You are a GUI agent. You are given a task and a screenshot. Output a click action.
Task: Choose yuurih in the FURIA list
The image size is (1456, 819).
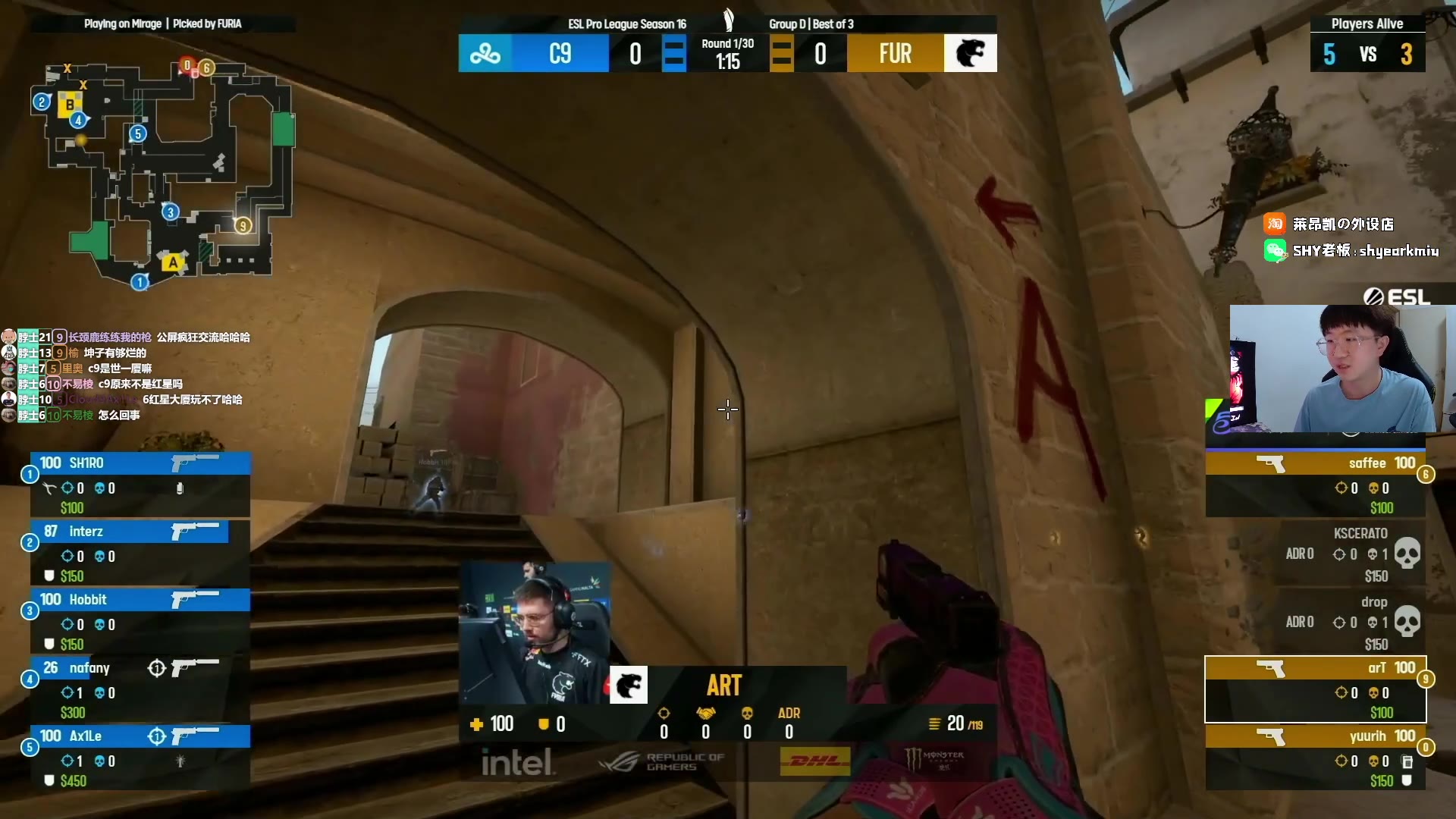[x=1315, y=757]
